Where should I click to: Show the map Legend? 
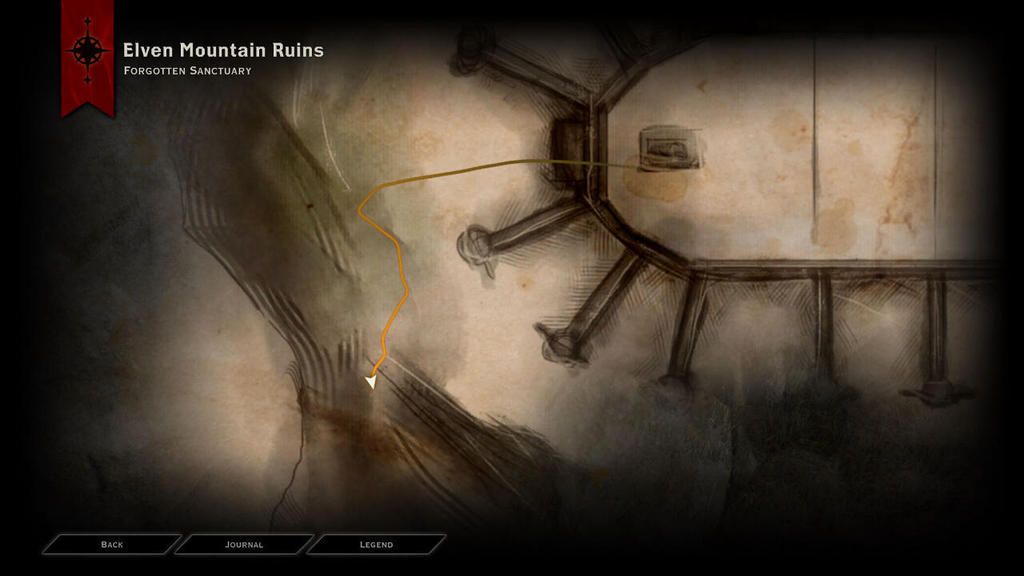point(376,544)
